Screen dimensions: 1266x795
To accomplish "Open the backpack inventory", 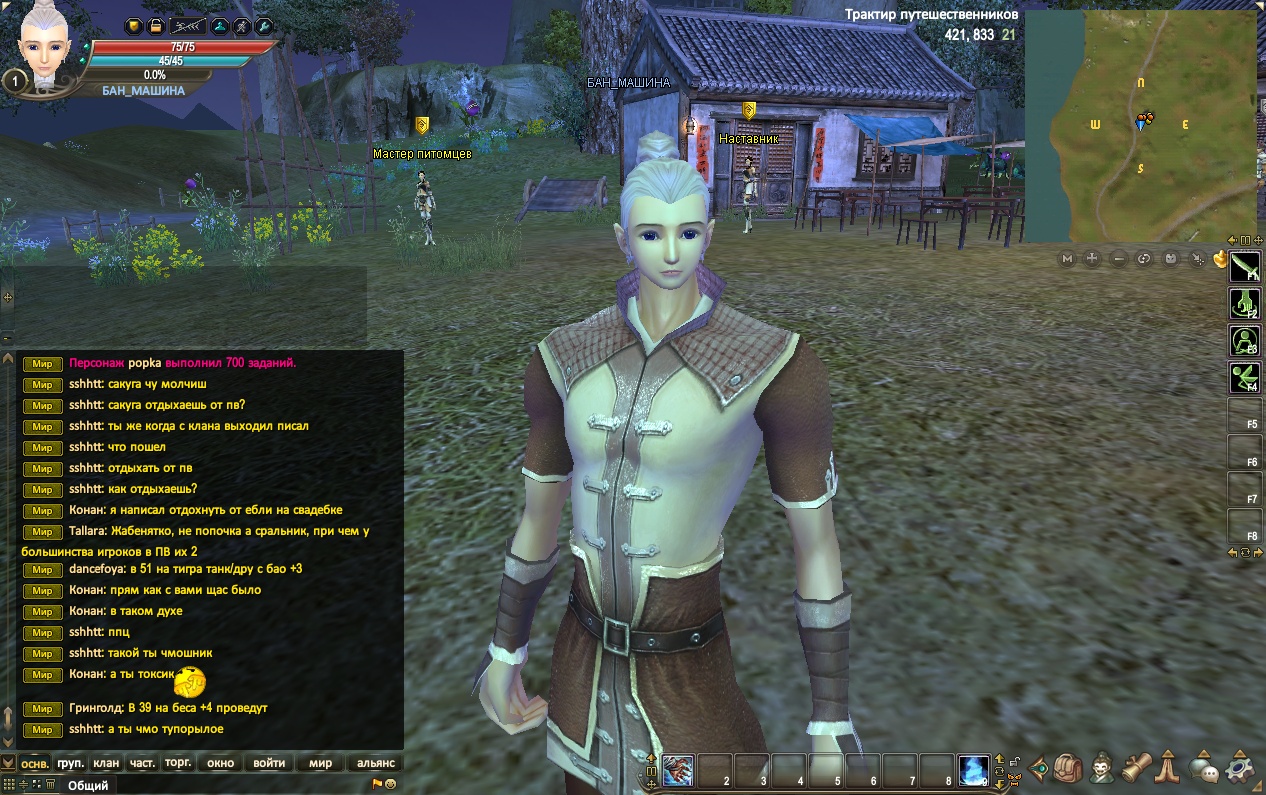I will pos(1068,769).
